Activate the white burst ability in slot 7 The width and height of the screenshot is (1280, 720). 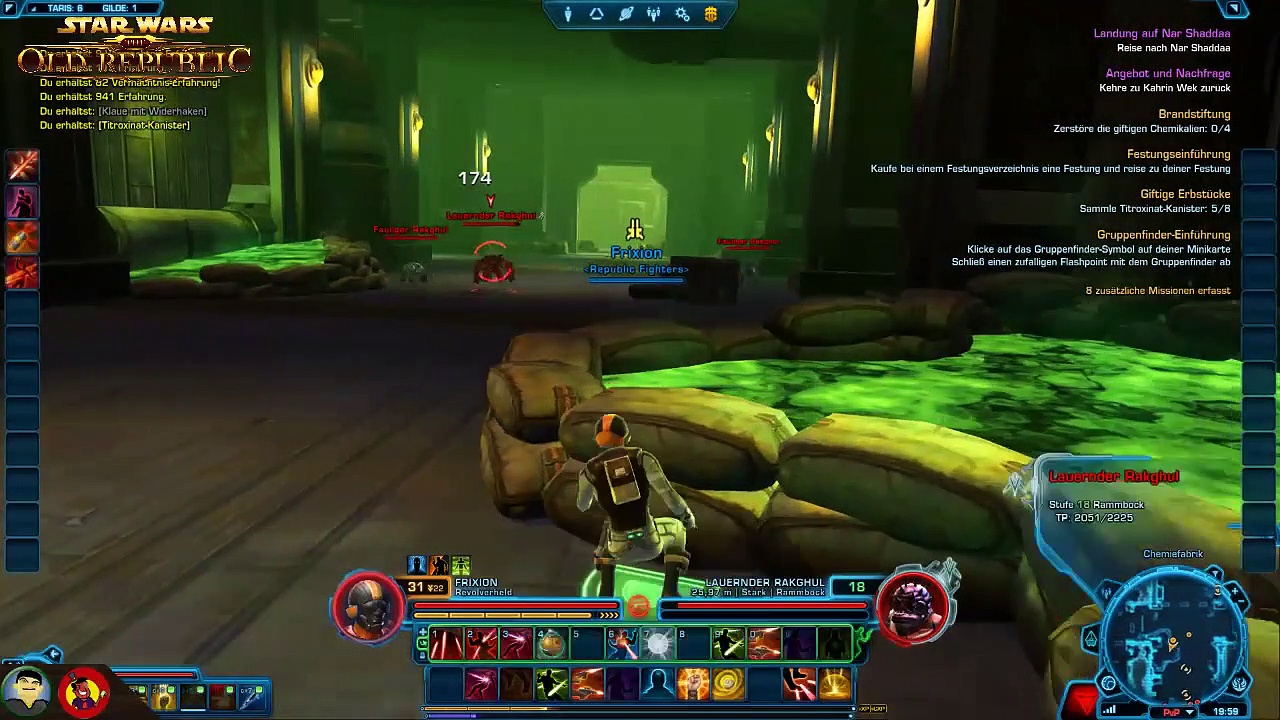(x=657, y=644)
